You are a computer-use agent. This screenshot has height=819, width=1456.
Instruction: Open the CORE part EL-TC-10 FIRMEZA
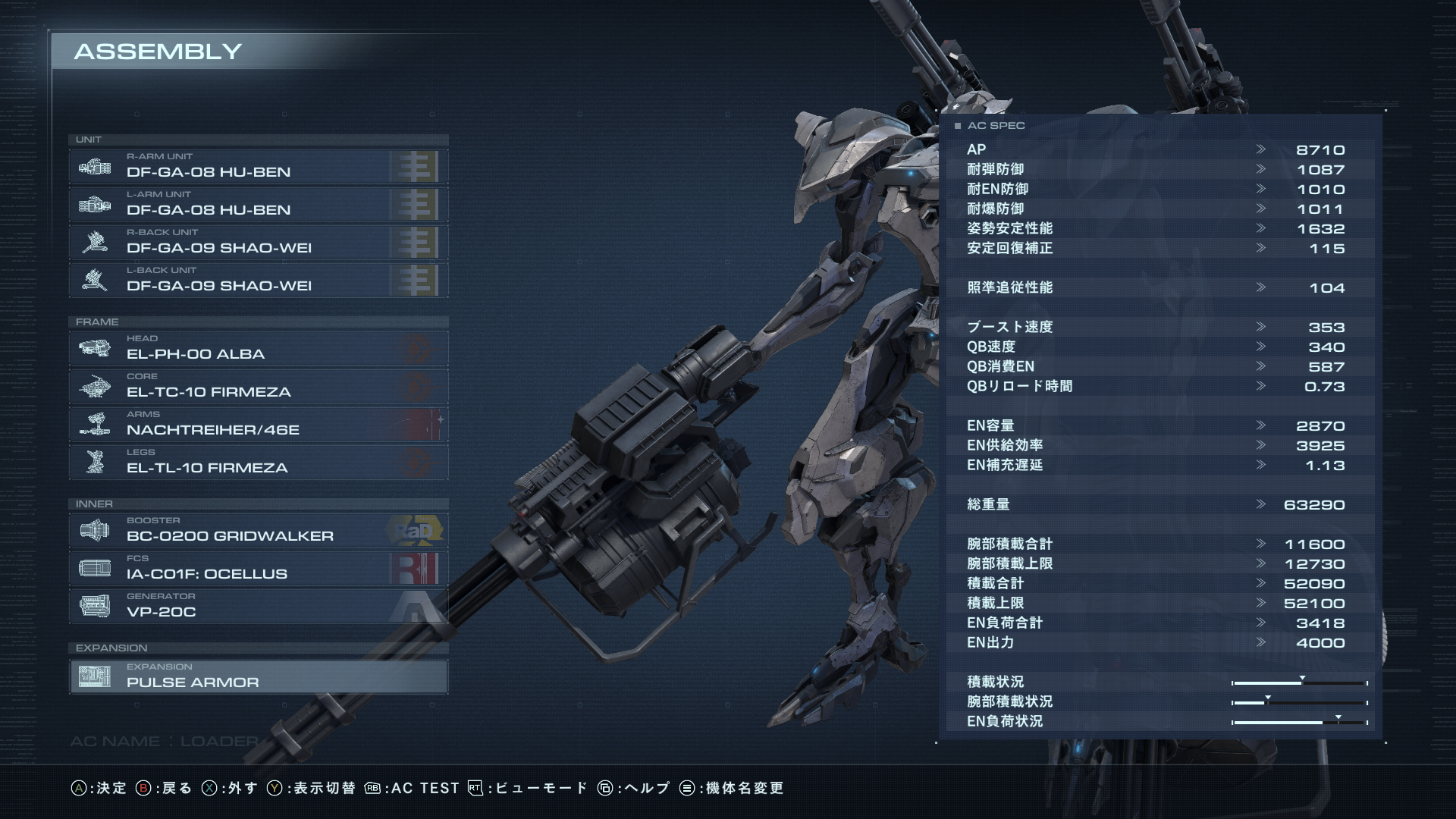point(258,386)
